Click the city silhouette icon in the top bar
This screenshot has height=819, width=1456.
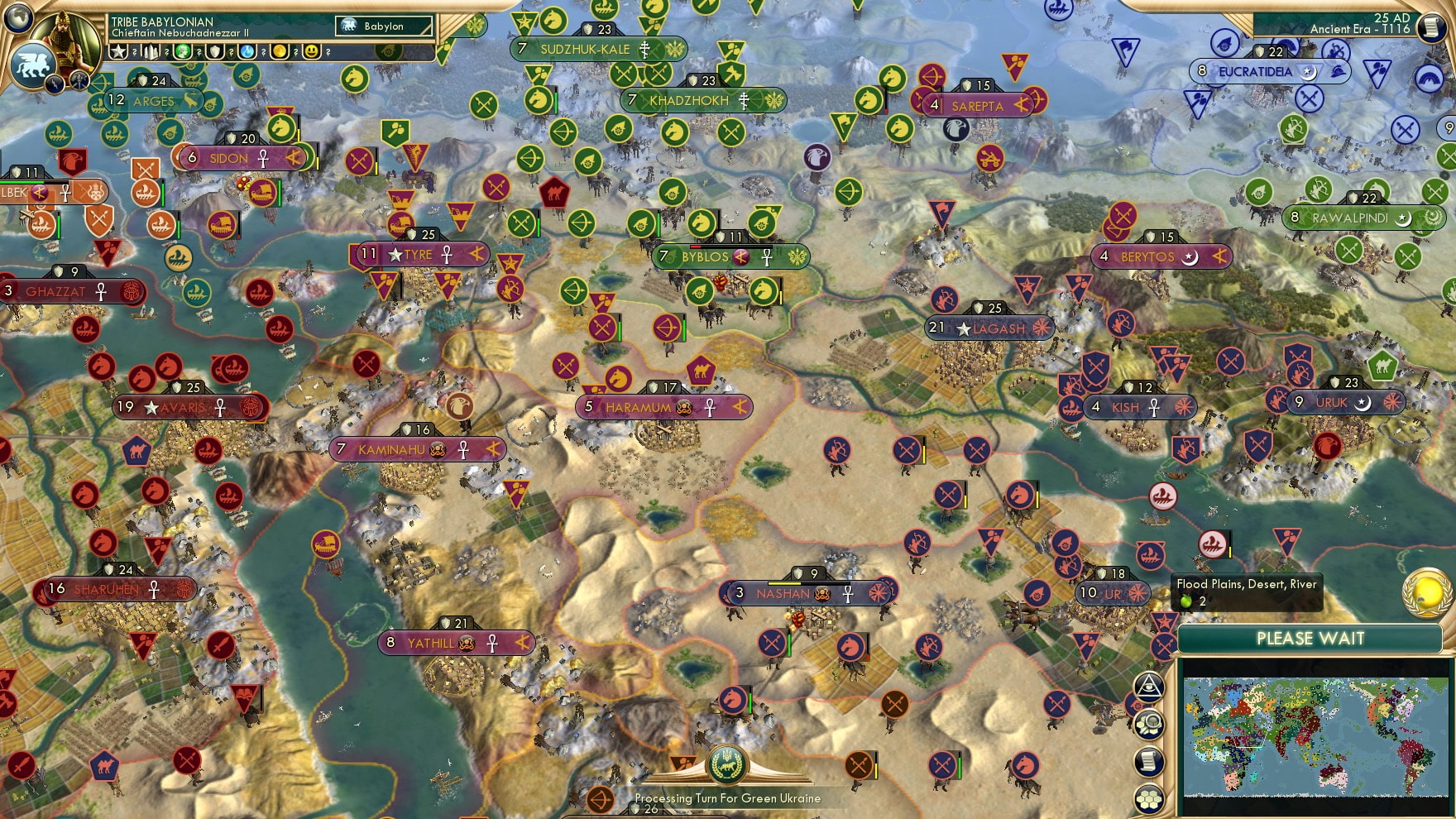coord(150,50)
